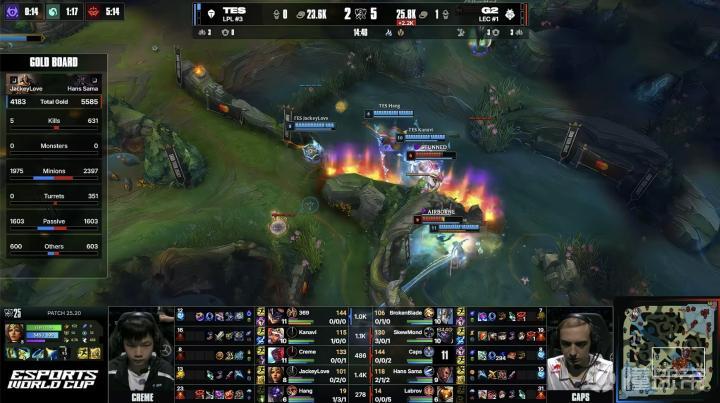Select Kanavi's scoreboard row
The image size is (720, 403).
coord(310,333)
